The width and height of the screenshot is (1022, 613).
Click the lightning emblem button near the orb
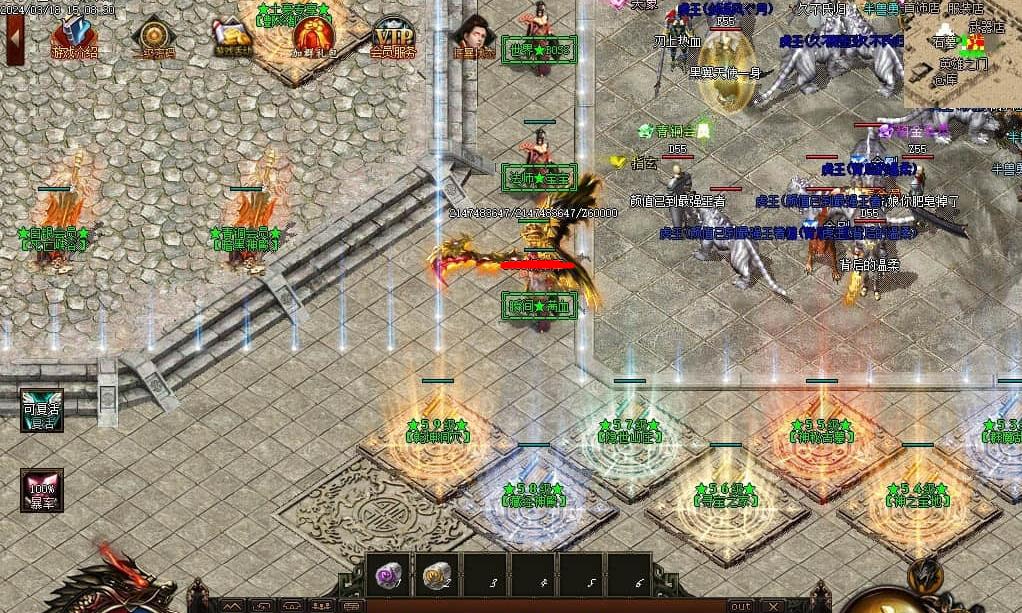926,573
